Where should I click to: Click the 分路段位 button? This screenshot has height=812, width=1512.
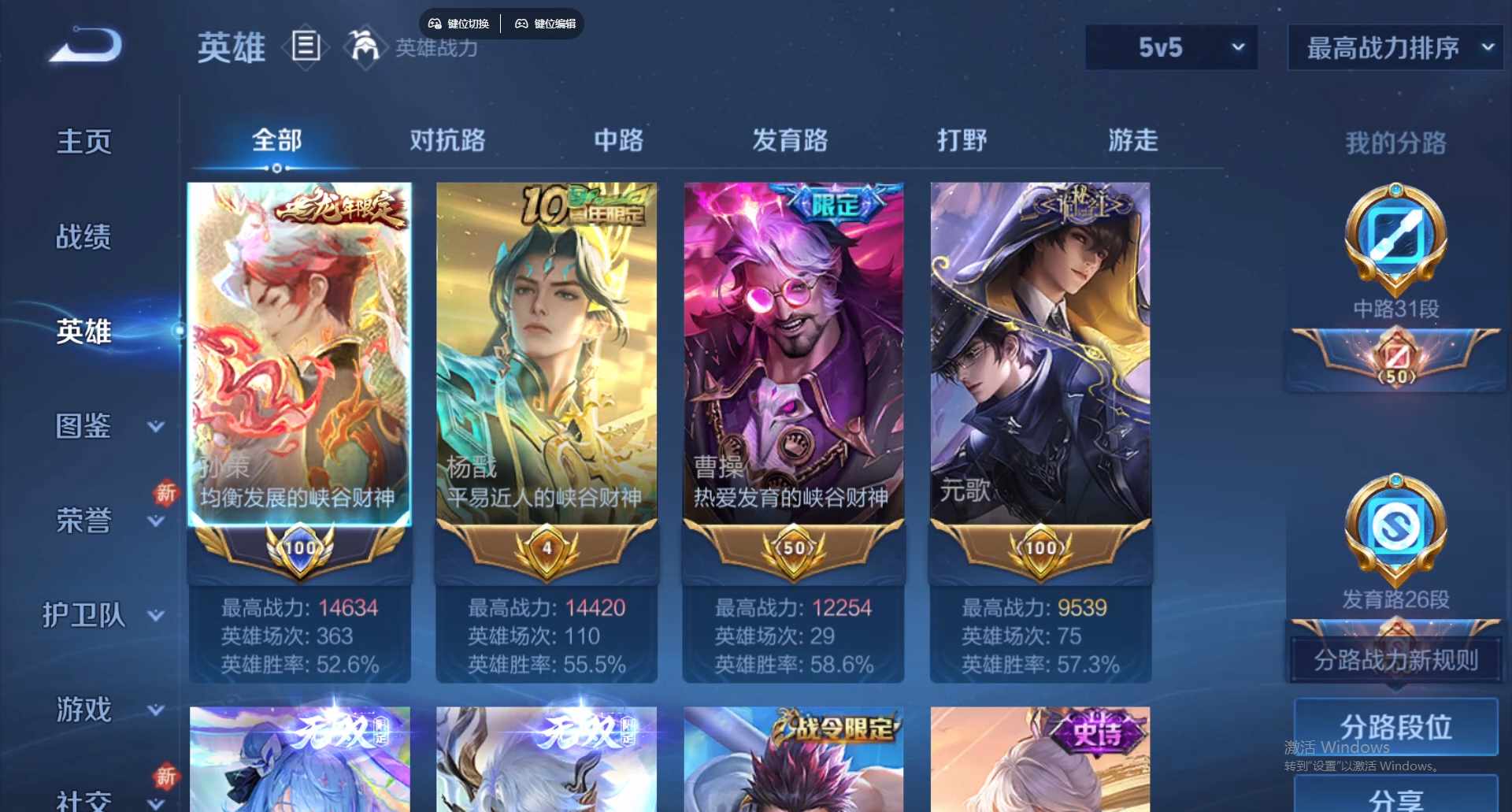(x=1396, y=726)
